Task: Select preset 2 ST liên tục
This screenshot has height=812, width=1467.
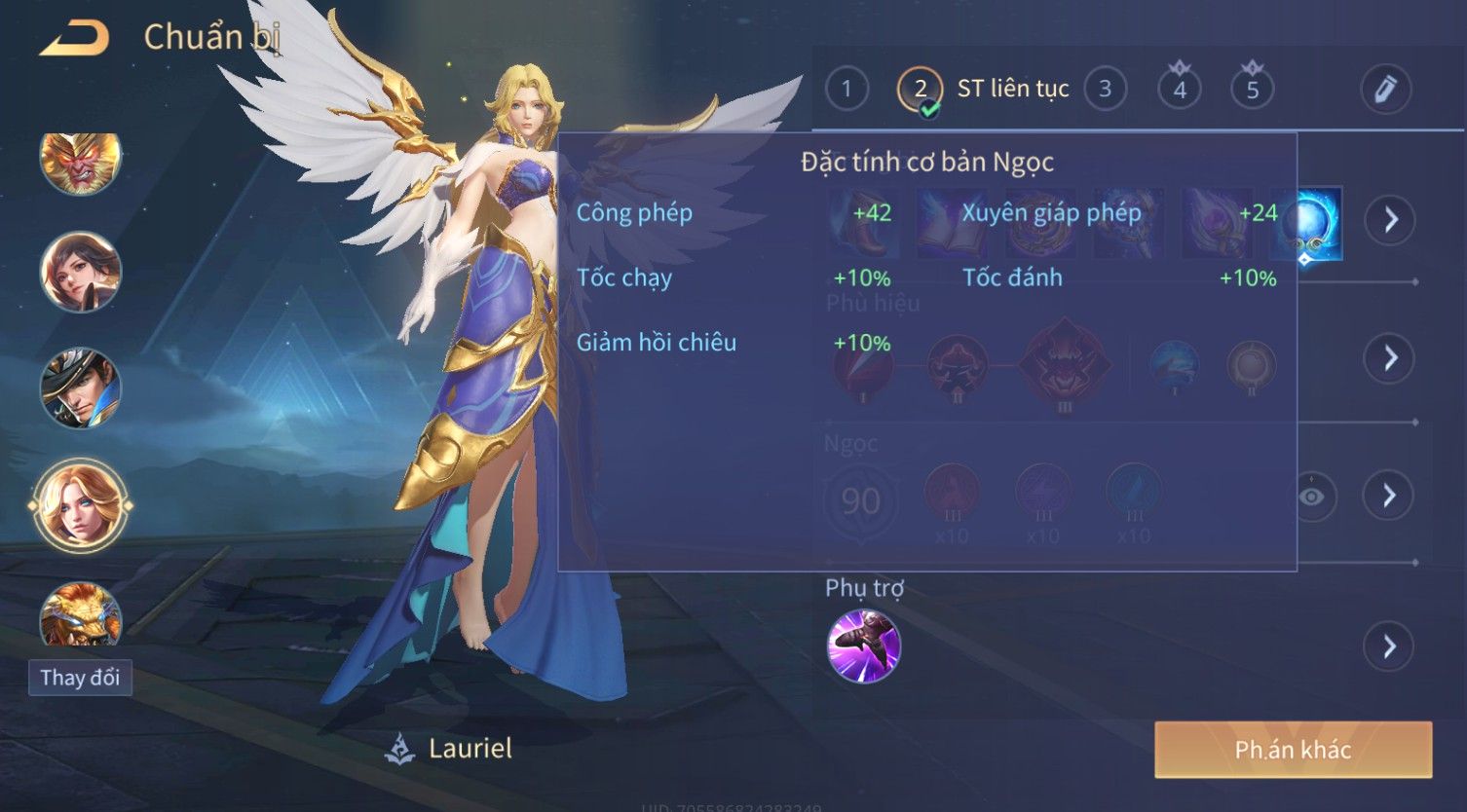Action: tap(921, 90)
